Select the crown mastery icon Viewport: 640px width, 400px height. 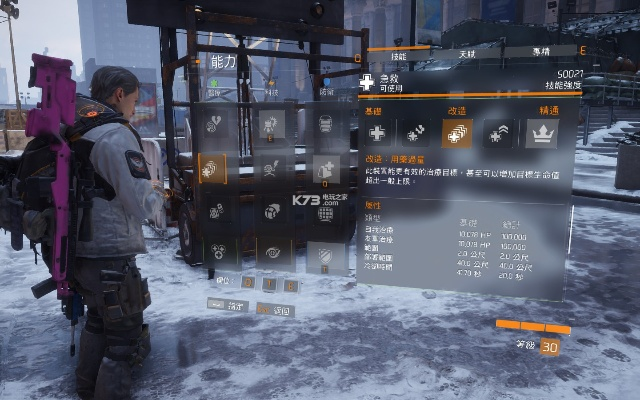click(x=541, y=133)
